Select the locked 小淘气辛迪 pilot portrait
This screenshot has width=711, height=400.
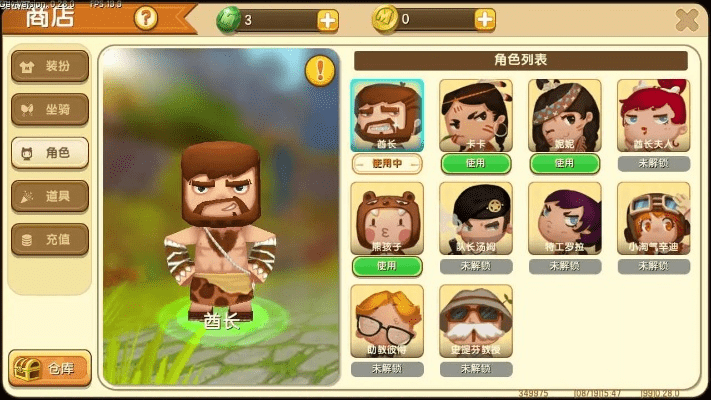pyautogui.click(x=653, y=218)
